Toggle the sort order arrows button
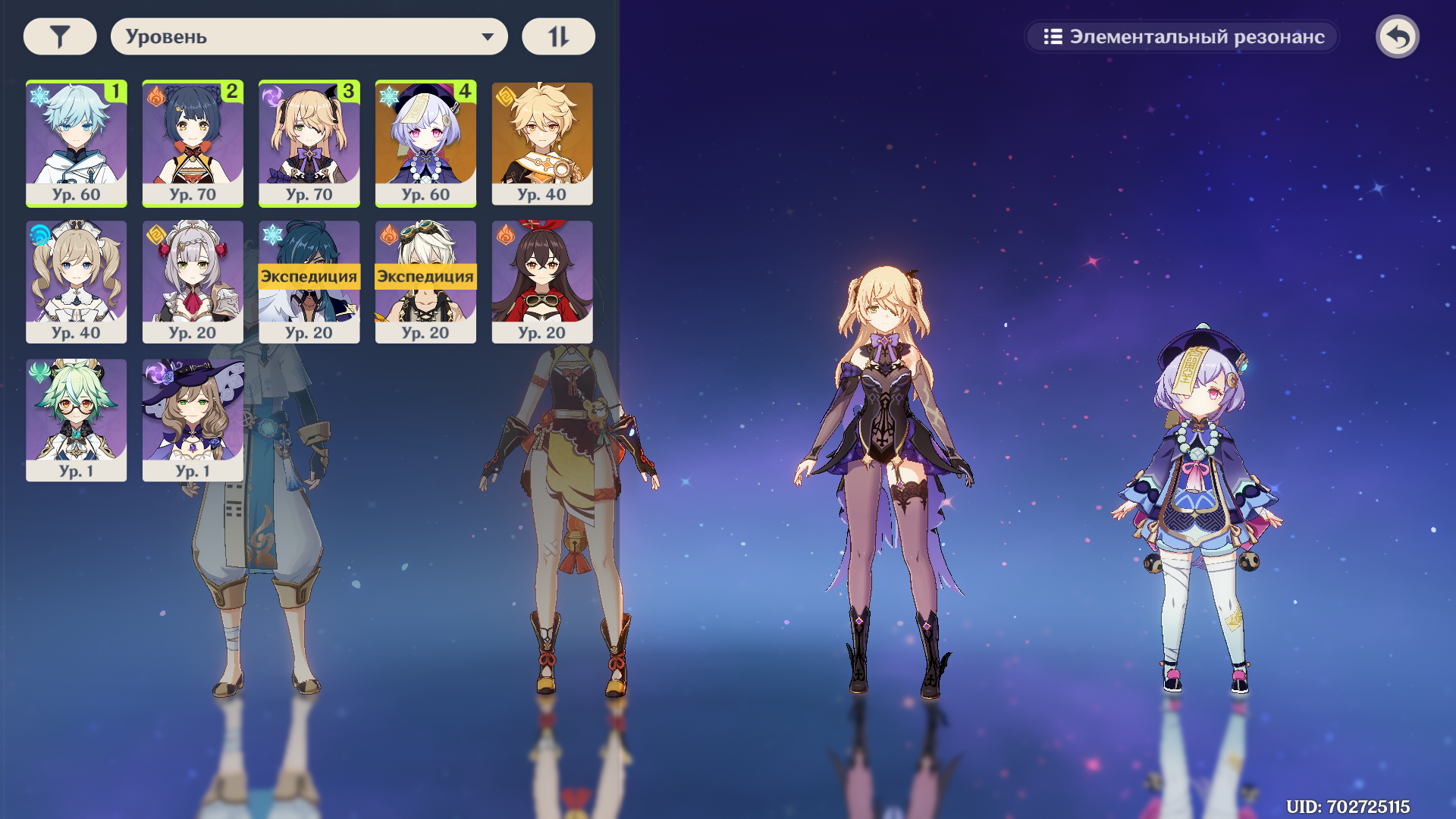The image size is (1456, 819). pos(558,36)
